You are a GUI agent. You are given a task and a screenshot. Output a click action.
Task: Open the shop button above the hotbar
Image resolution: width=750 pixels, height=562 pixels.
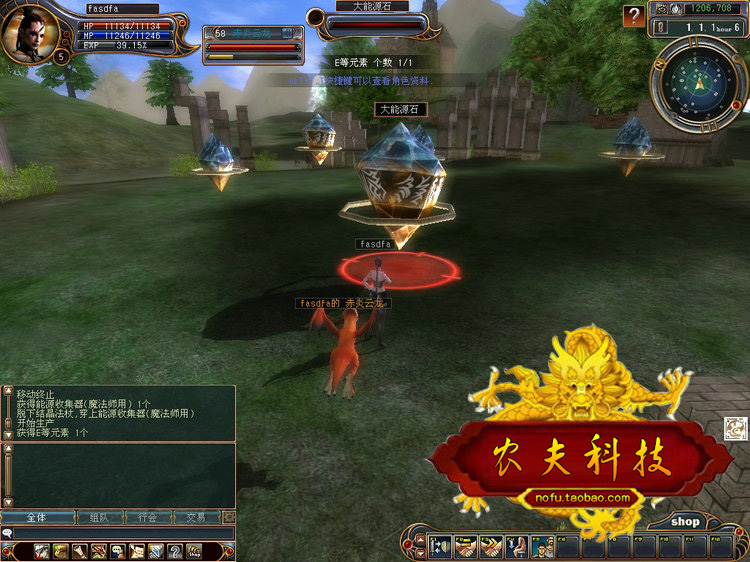click(x=685, y=521)
